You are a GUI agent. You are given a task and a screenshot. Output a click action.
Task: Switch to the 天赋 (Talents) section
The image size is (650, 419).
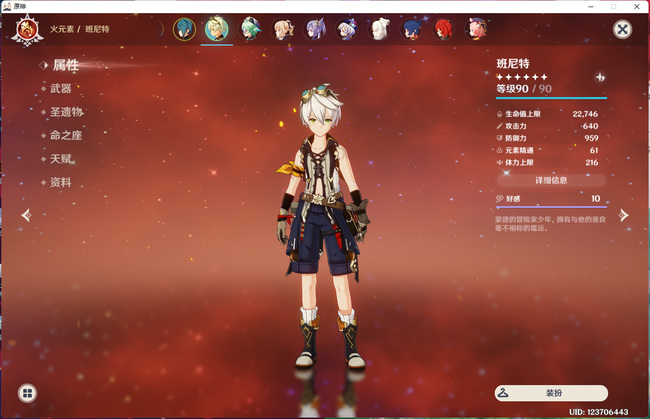tap(61, 159)
